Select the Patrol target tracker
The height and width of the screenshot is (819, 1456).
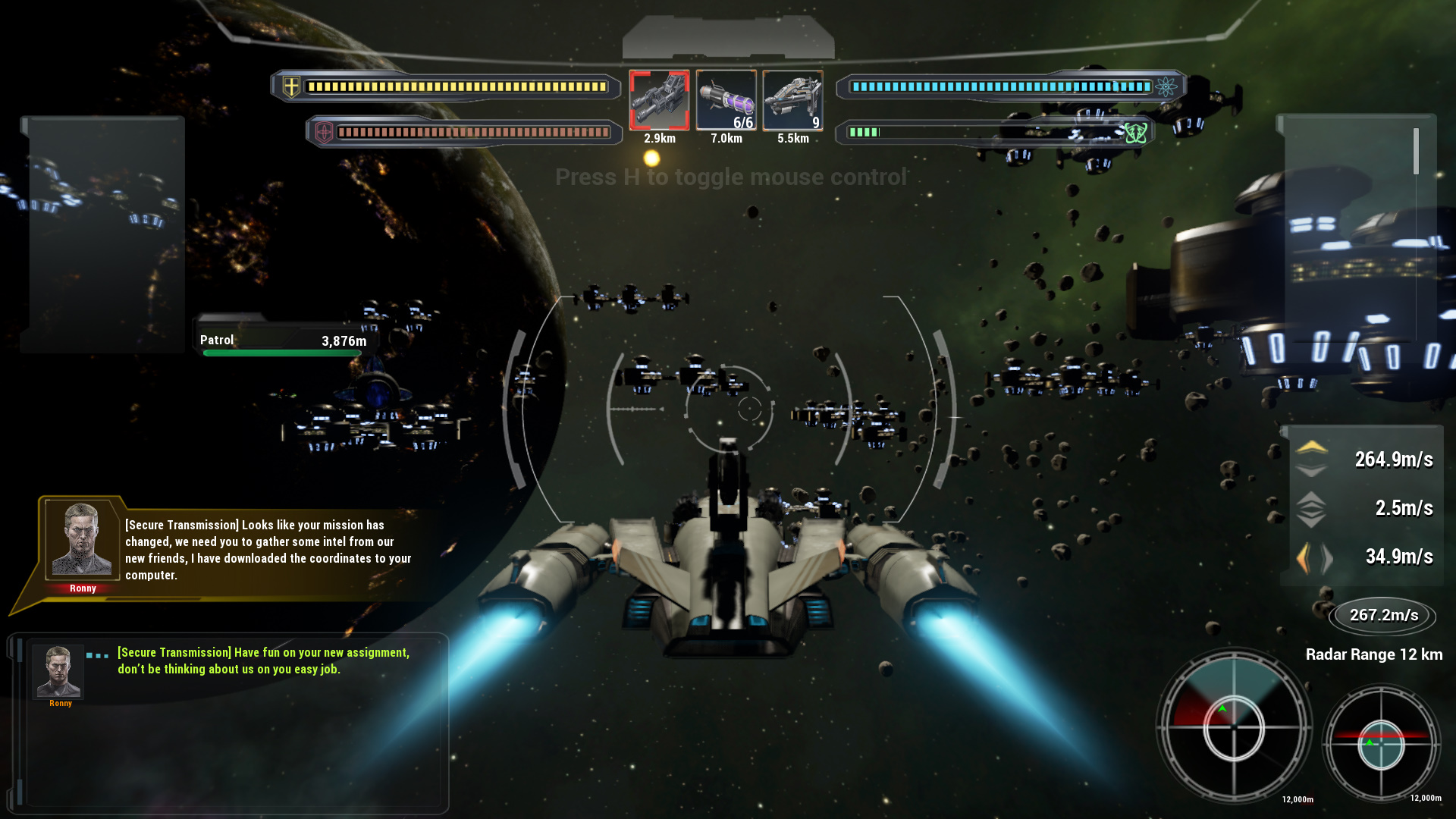point(283,342)
